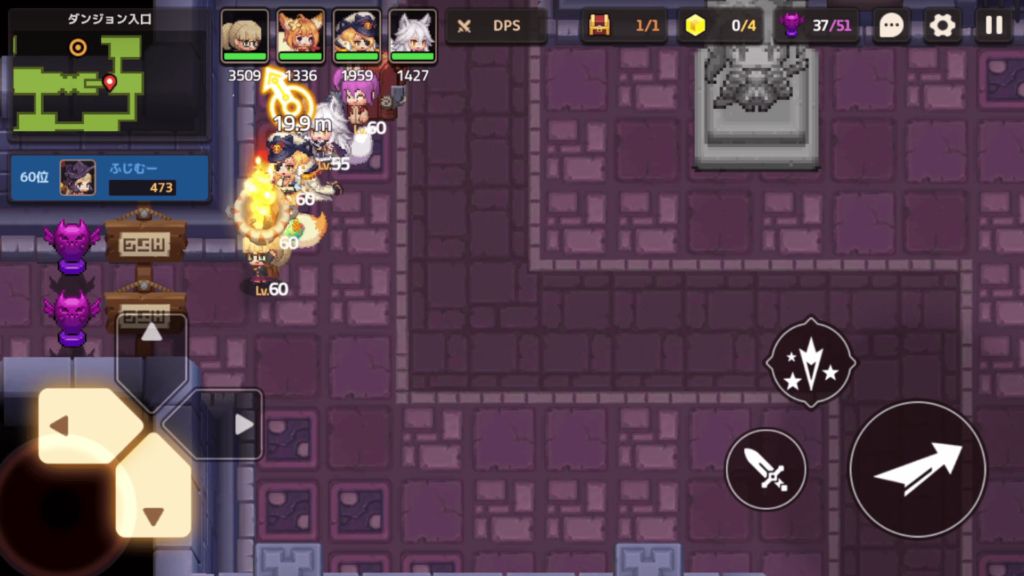Screen dimensions: 1024x576
Task: Select the party portrait with 3509 HP
Action: (244, 37)
